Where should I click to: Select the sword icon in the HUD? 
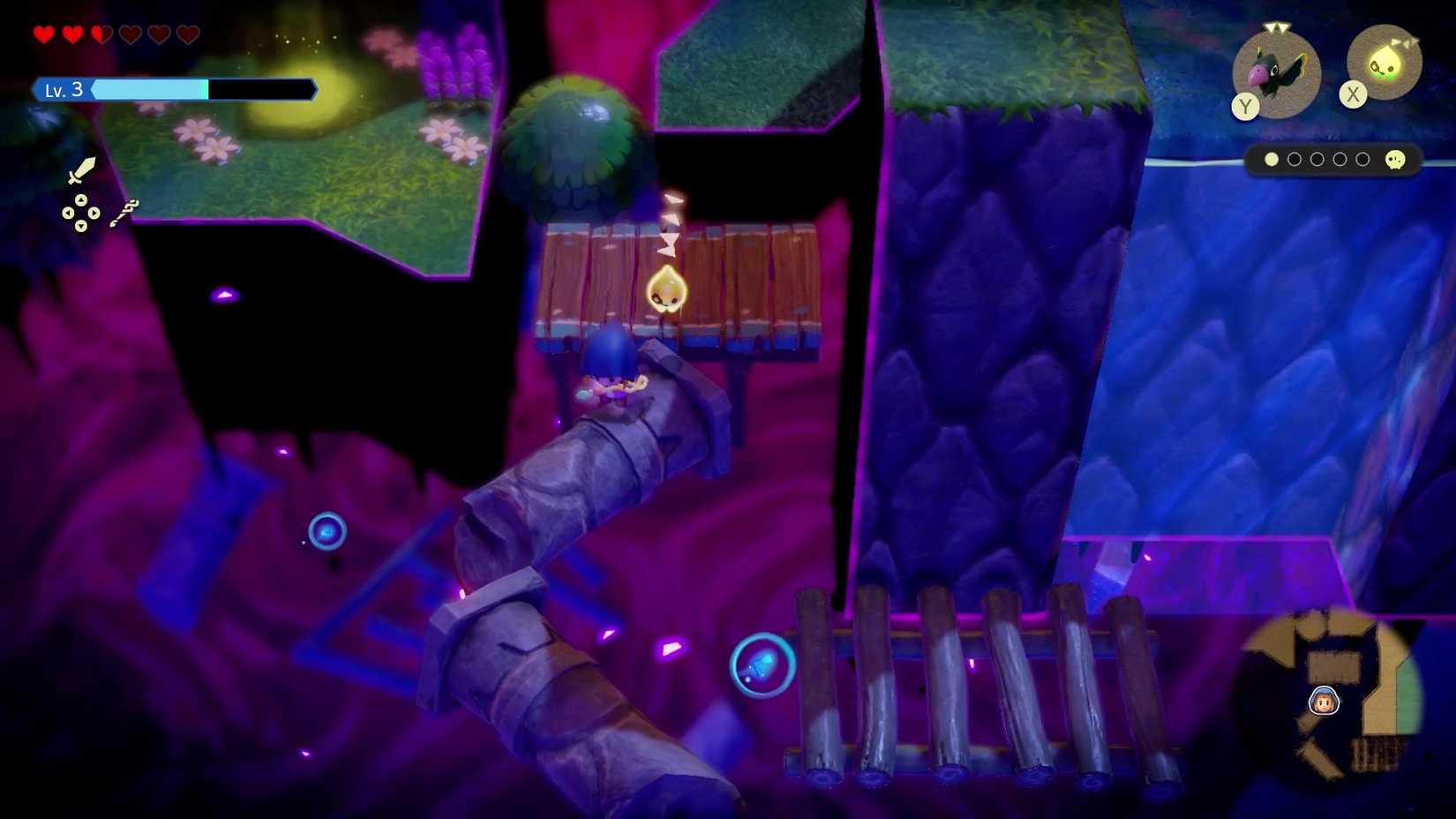[x=81, y=171]
